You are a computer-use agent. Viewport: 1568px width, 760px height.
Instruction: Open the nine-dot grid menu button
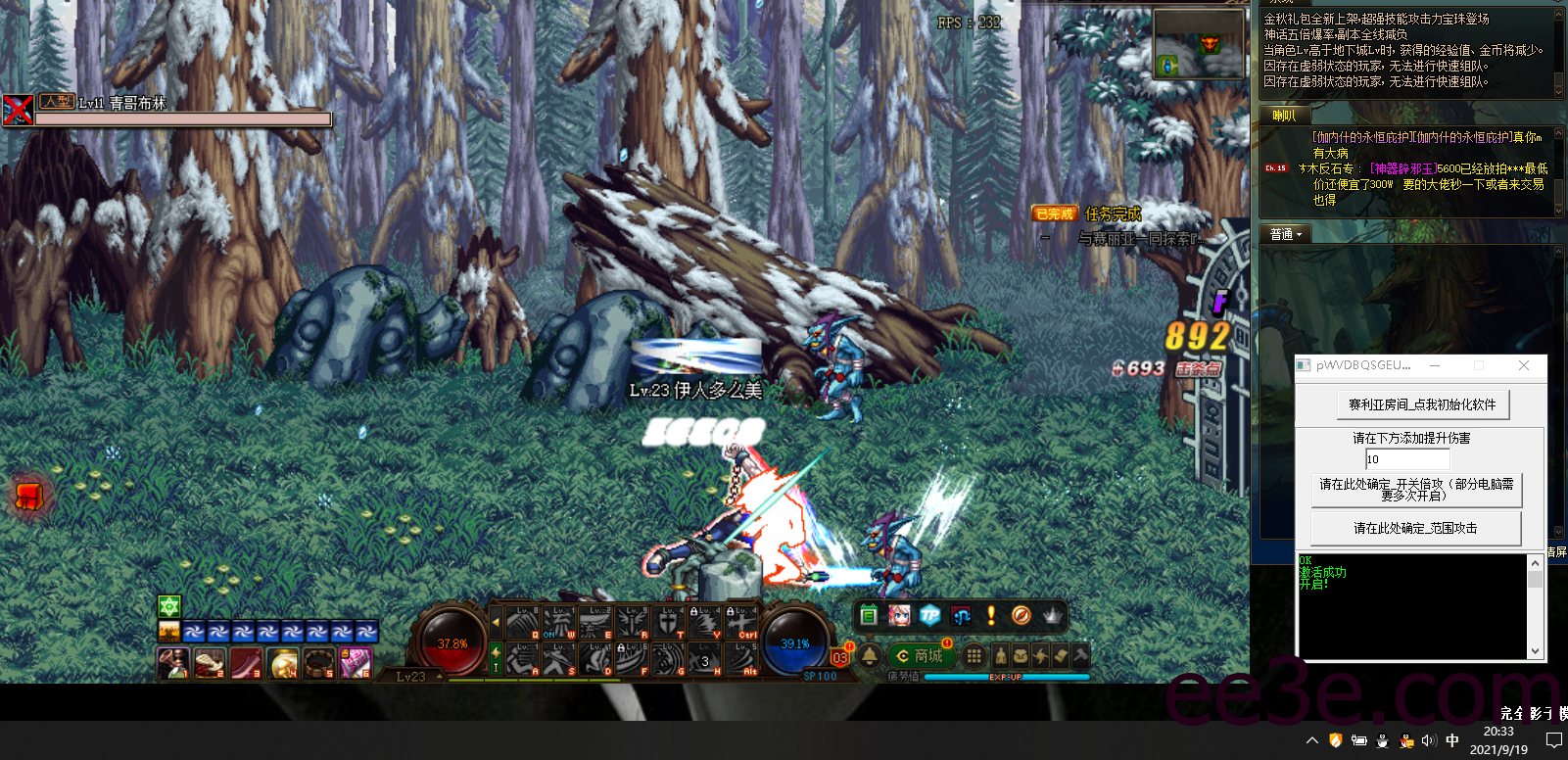(974, 655)
